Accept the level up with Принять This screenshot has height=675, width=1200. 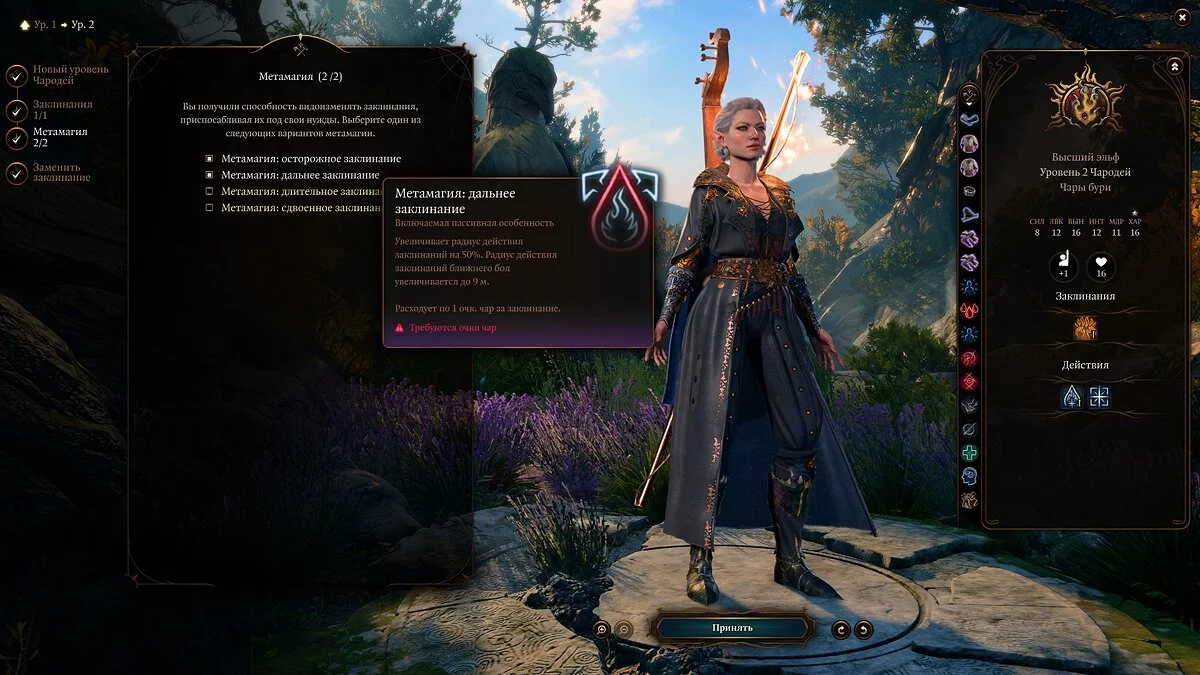pos(732,628)
